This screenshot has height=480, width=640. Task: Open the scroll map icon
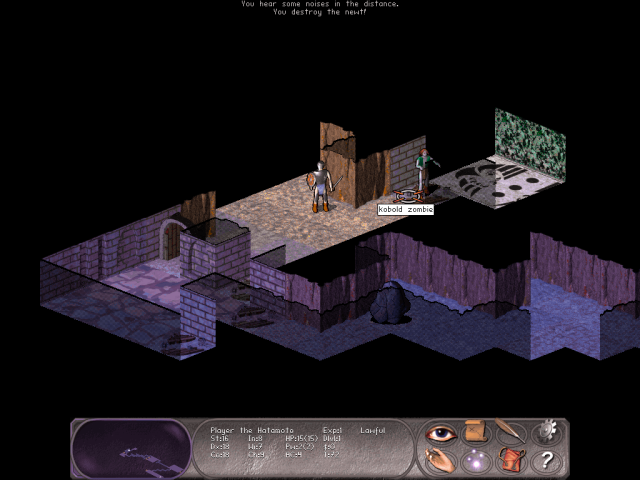[x=474, y=433]
